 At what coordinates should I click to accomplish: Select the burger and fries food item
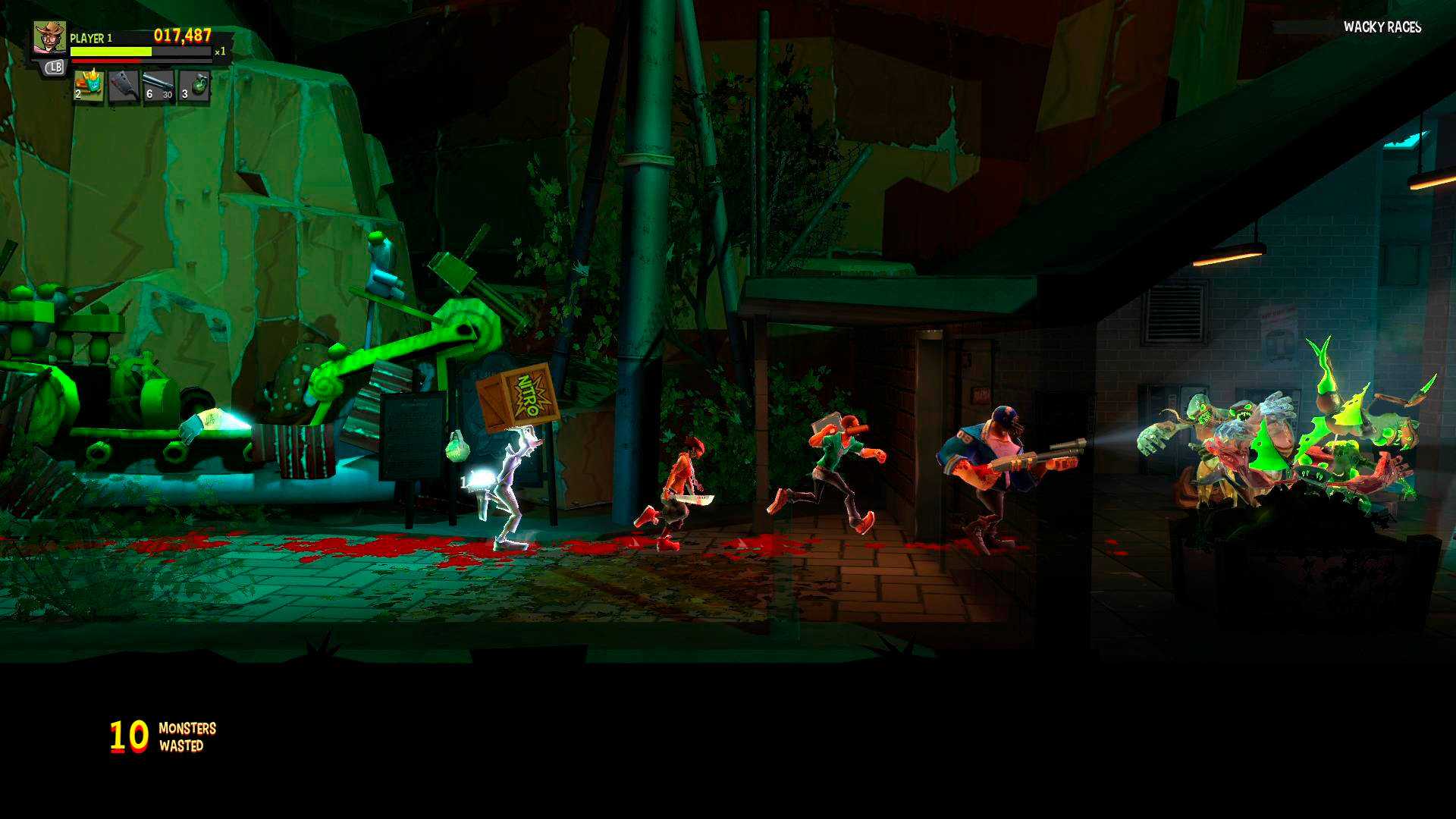coord(89,86)
